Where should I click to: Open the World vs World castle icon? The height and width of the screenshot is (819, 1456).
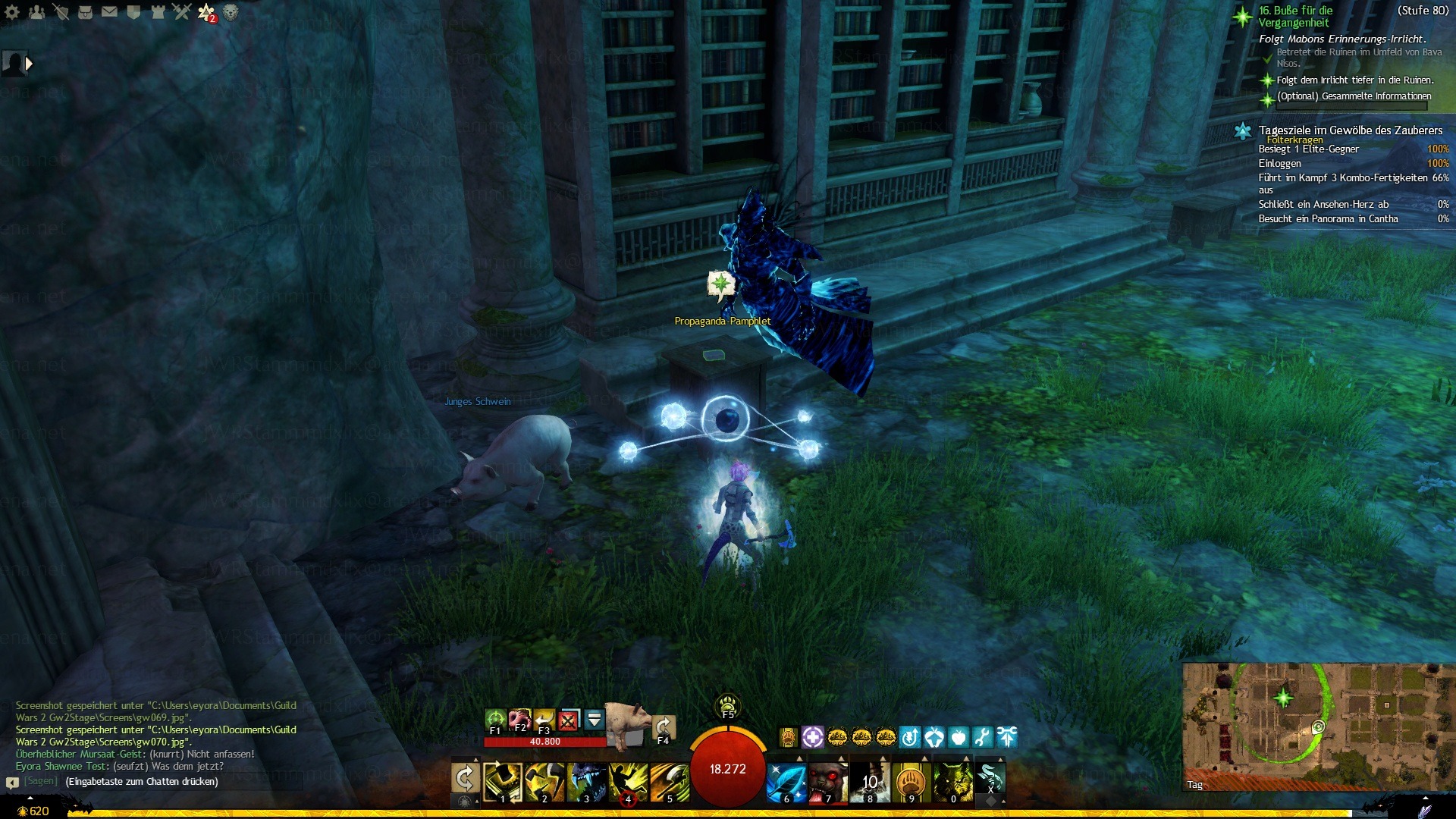[x=158, y=11]
